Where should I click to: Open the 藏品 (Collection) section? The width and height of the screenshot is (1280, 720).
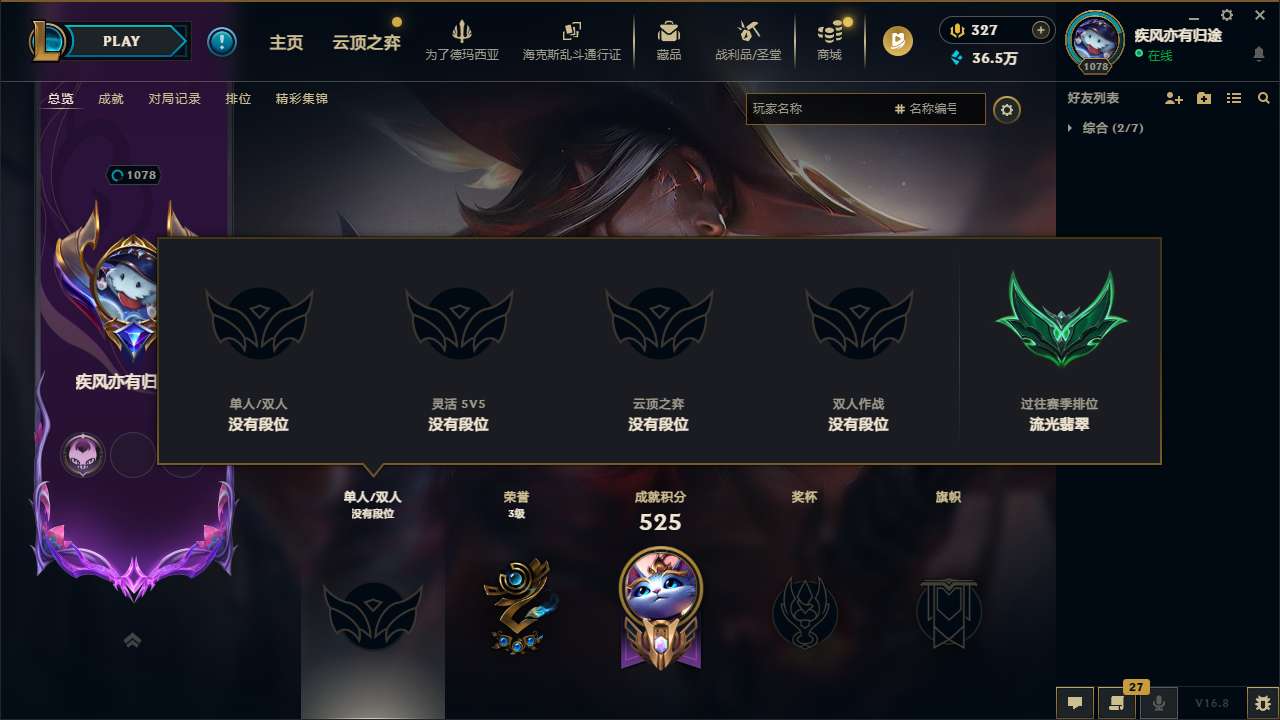pos(669,40)
